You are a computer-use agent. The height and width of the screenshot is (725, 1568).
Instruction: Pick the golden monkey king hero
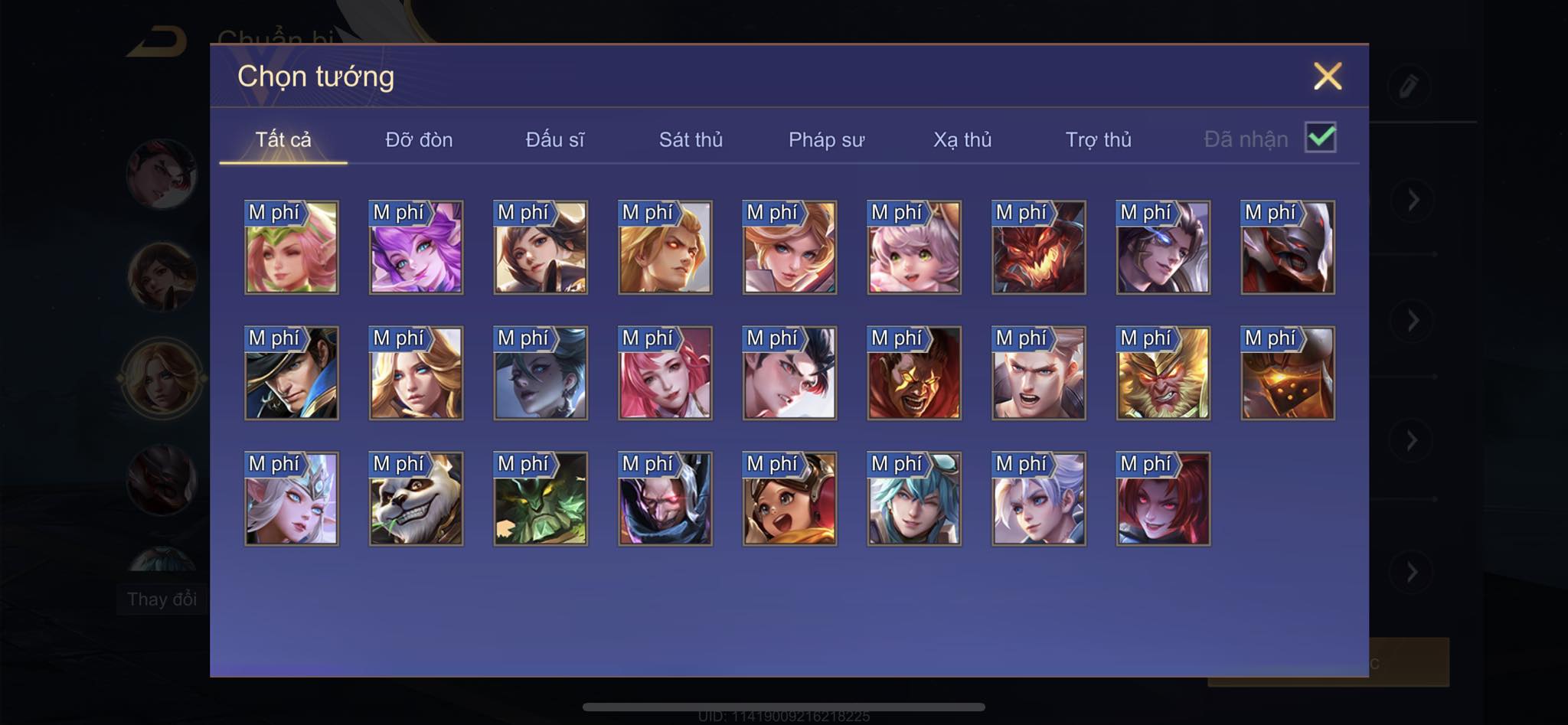pos(1163,374)
